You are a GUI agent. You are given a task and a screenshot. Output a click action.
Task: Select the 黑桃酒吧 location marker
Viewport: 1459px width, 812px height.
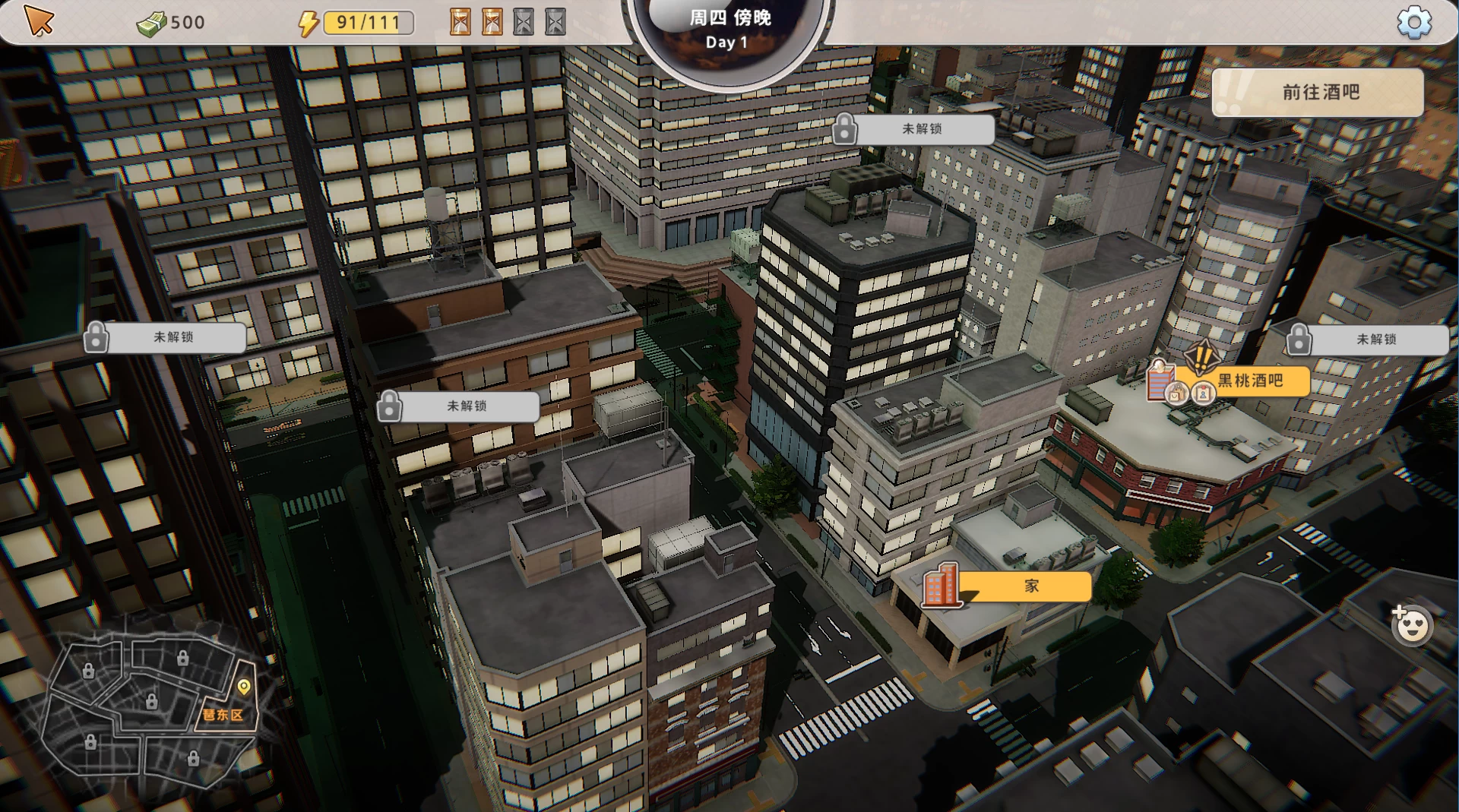1249,381
